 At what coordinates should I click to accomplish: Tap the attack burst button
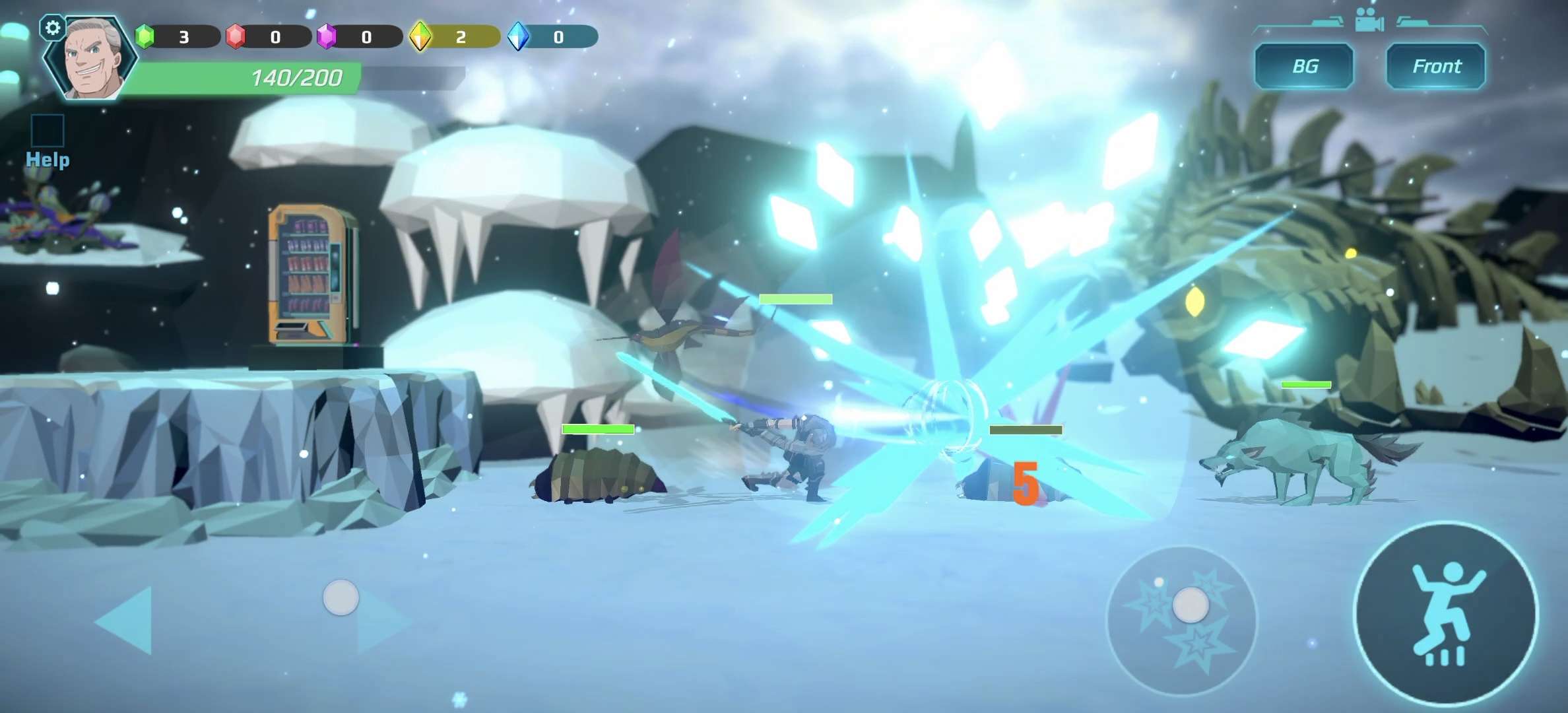pyautogui.click(x=1181, y=621)
